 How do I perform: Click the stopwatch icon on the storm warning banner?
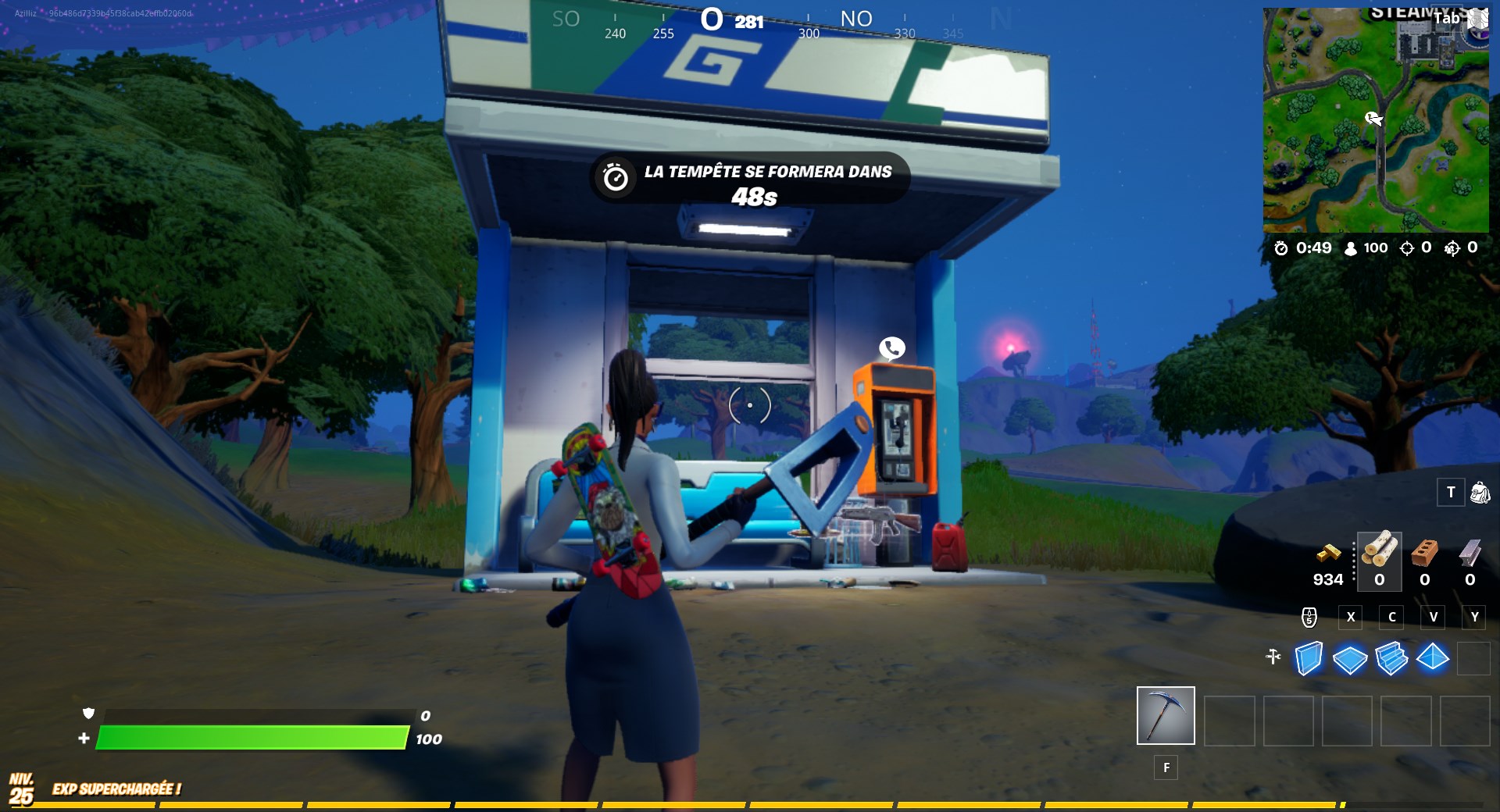pos(616,176)
